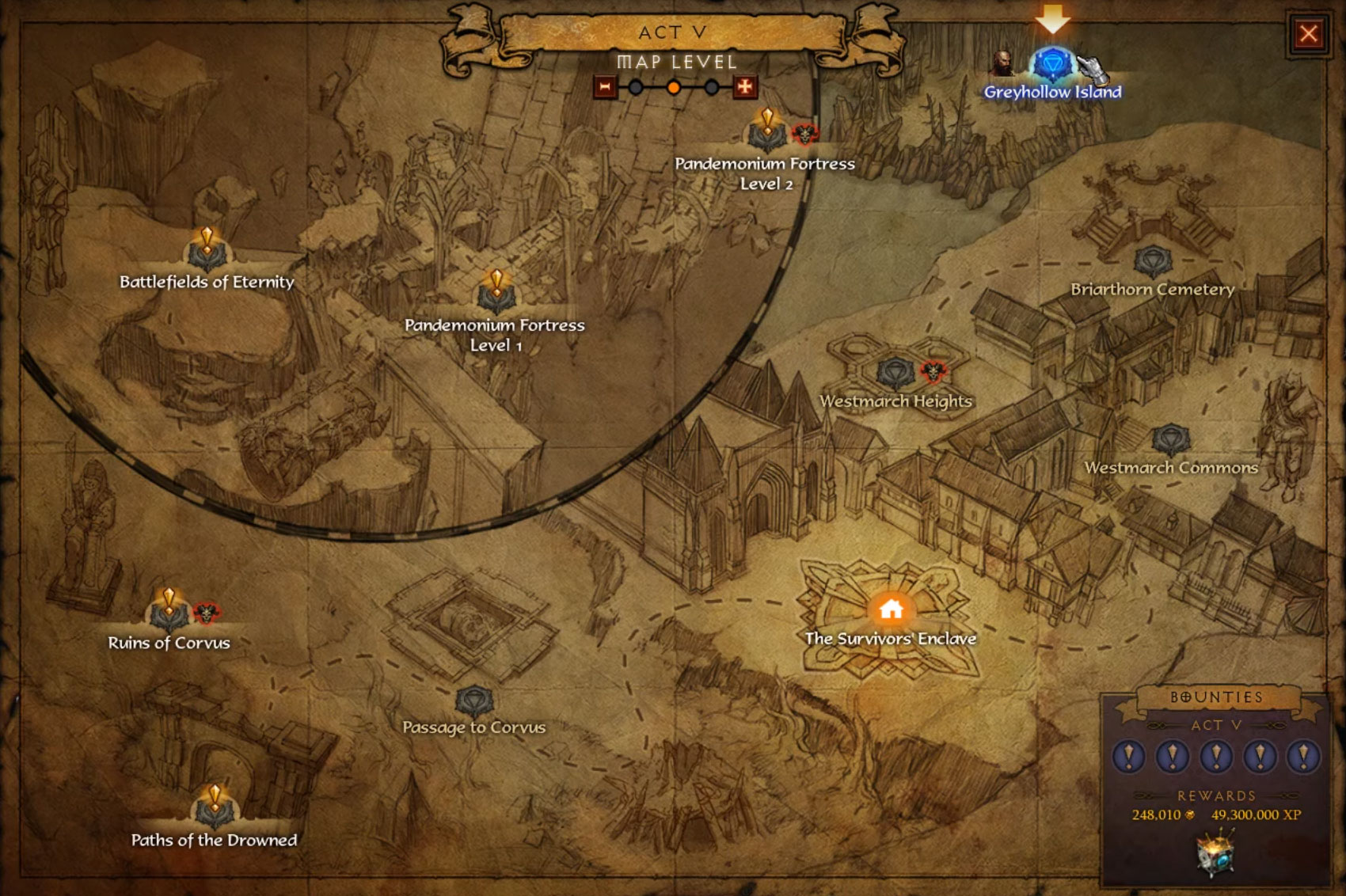Zoom out map level with minus button
Viewport: 1346px width, 896px height.
point(605,87)
